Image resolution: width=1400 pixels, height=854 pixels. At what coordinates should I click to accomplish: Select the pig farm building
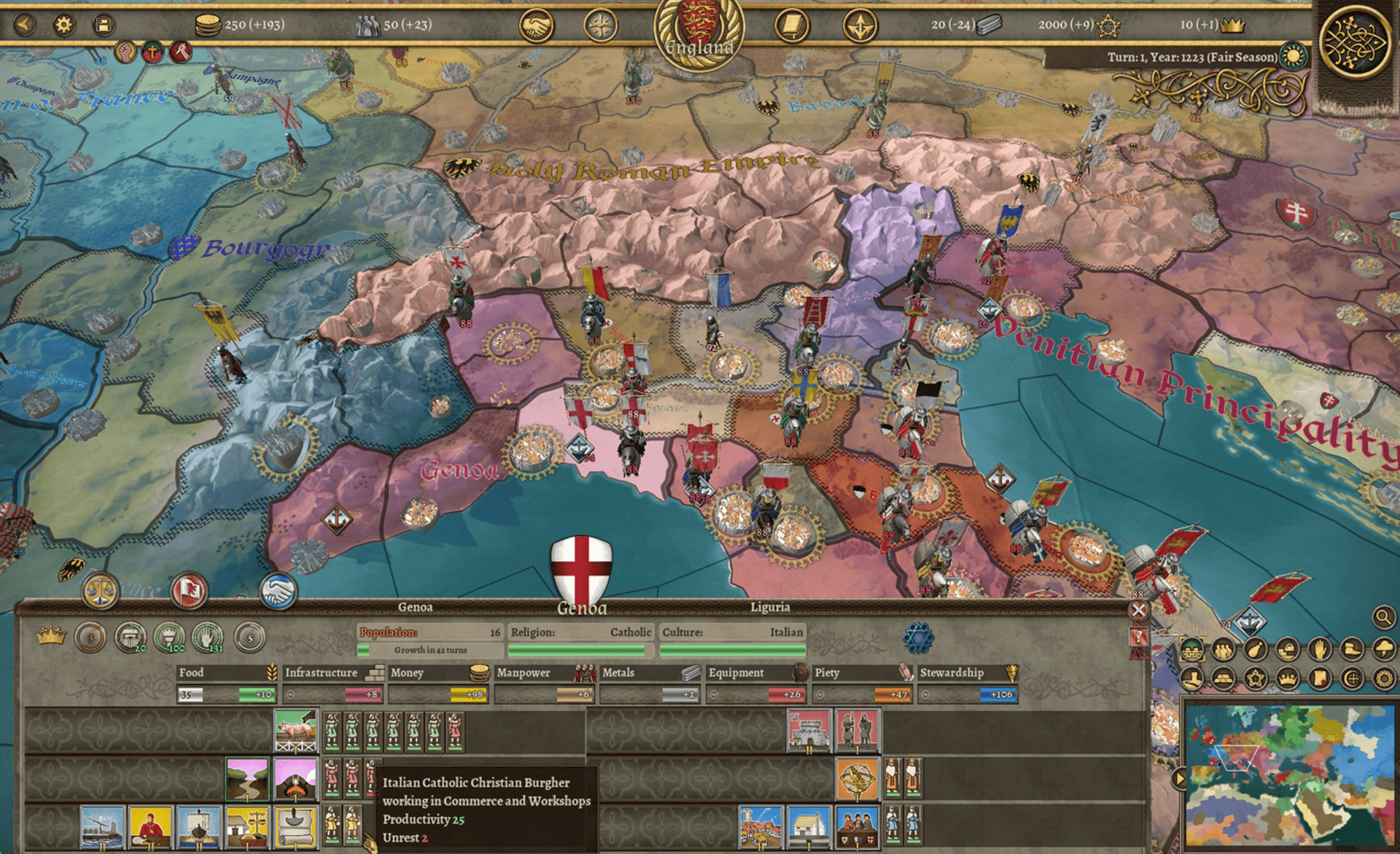(295, 730)
